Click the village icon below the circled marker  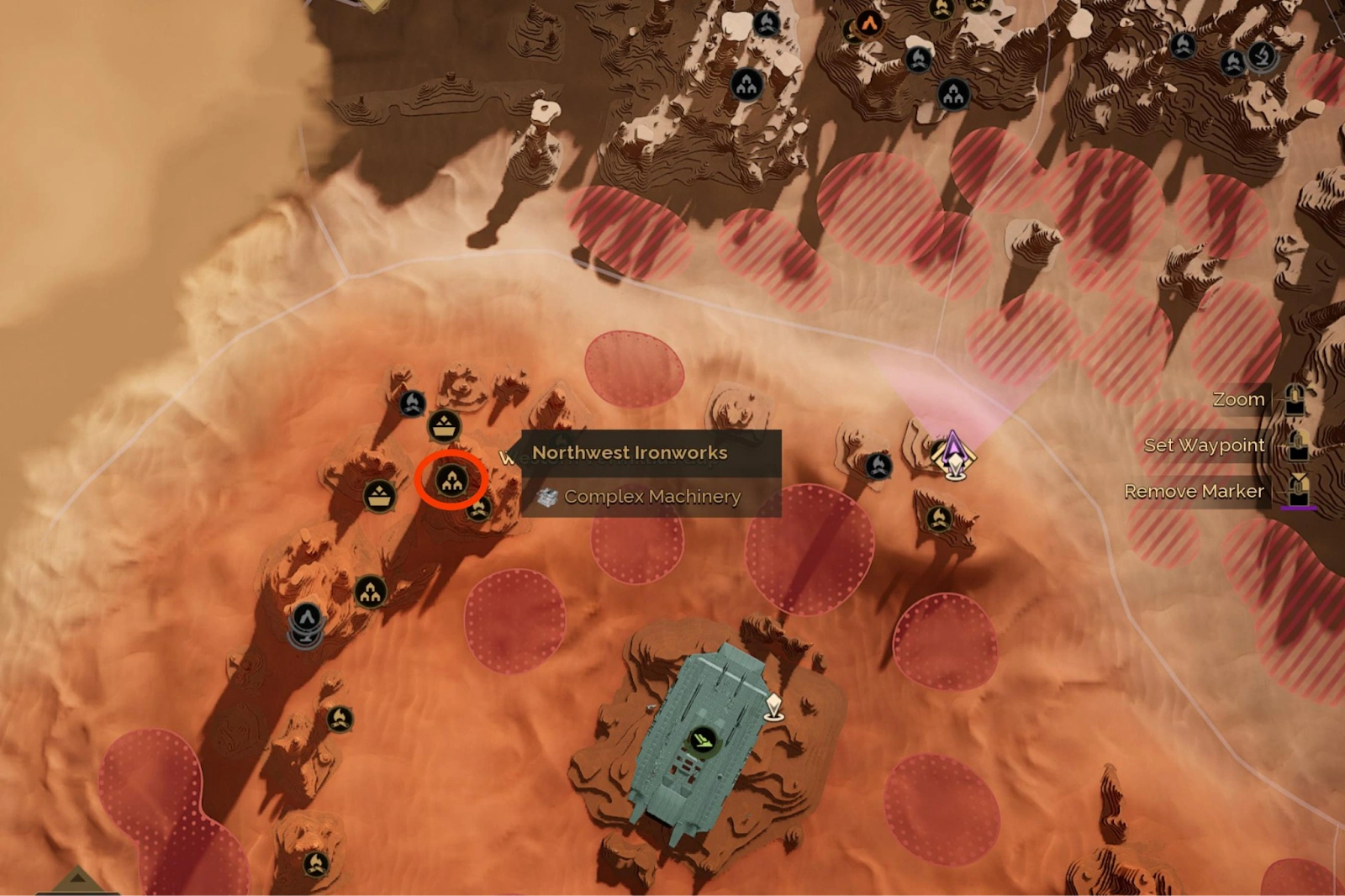coord(370,591)
